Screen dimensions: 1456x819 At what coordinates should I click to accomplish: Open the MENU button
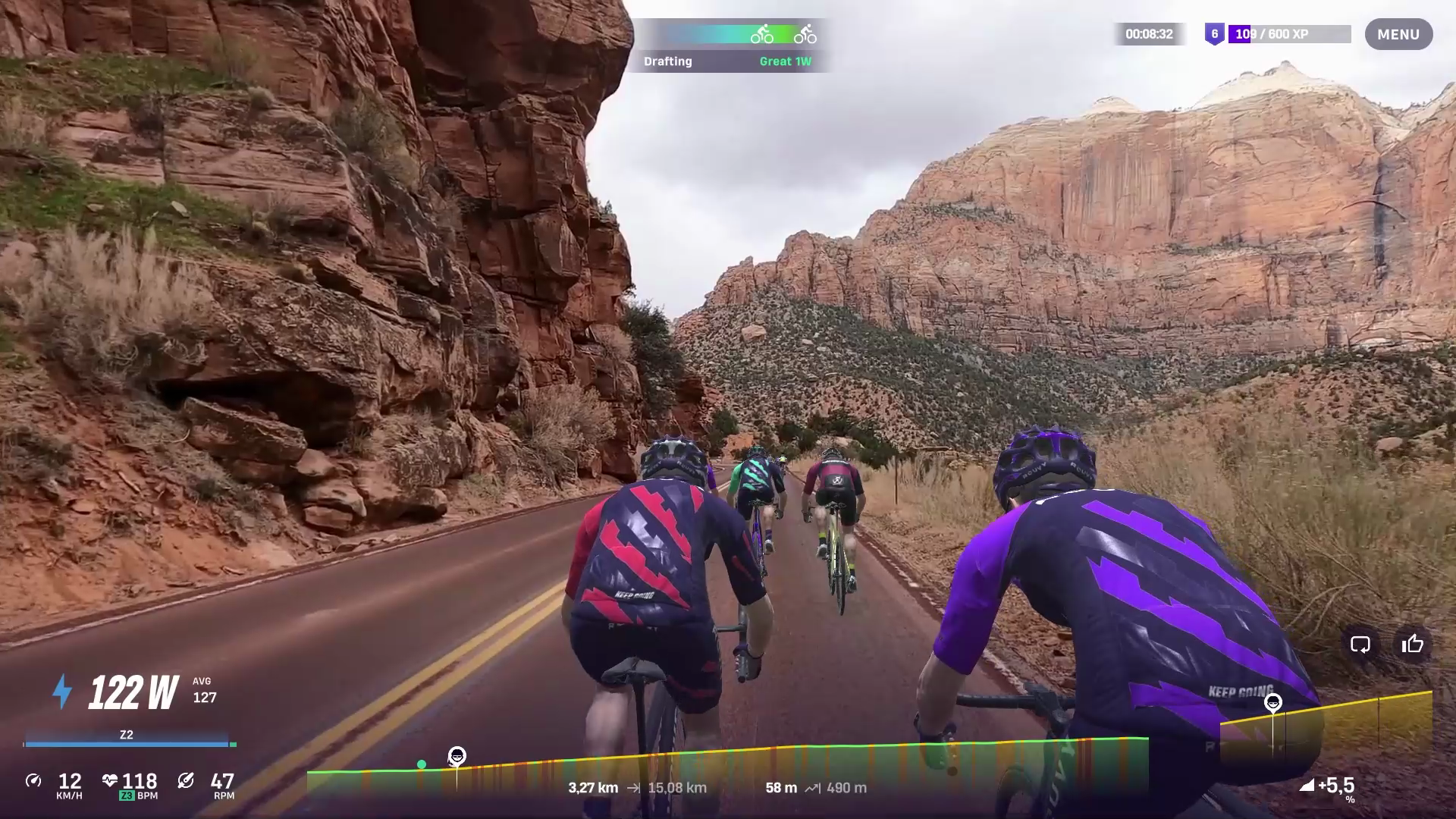(1398, 35)
